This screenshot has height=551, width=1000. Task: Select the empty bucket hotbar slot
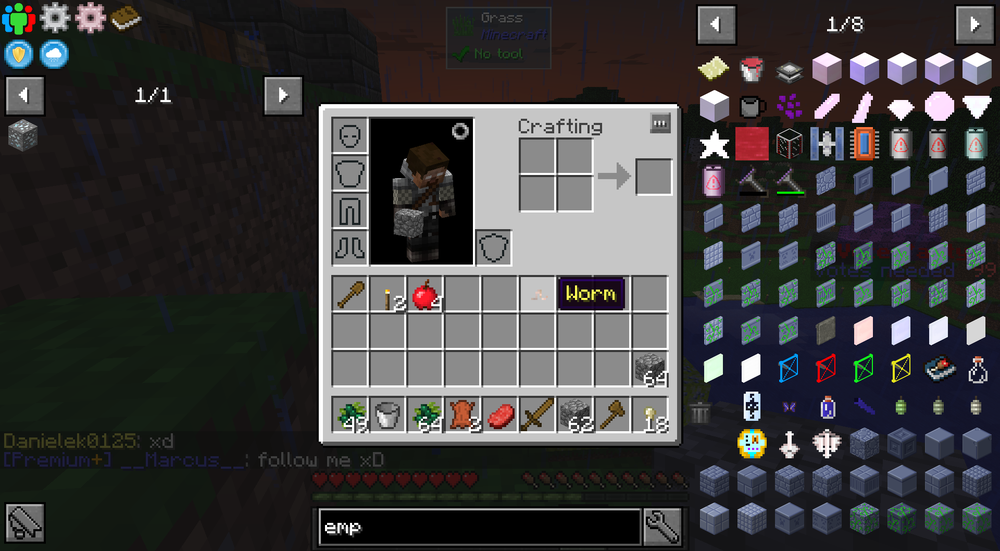387,414
